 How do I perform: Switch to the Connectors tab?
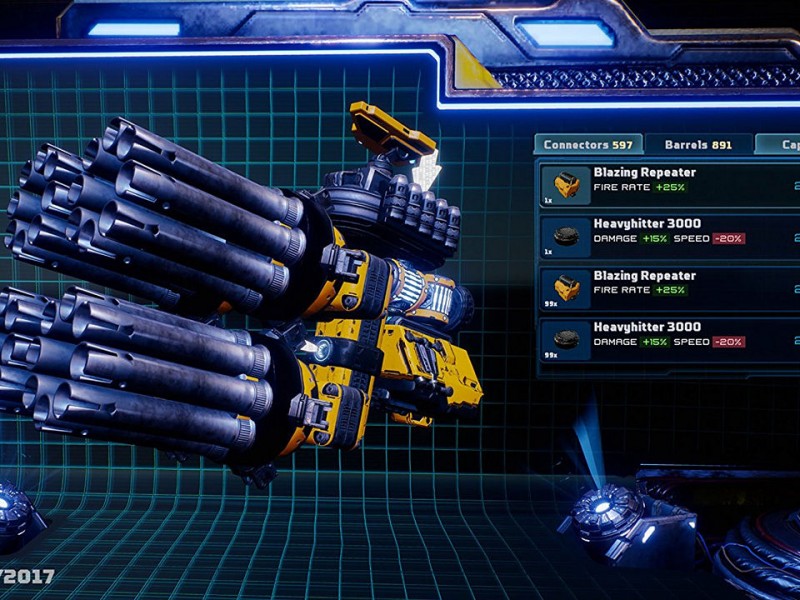(587, 145)
